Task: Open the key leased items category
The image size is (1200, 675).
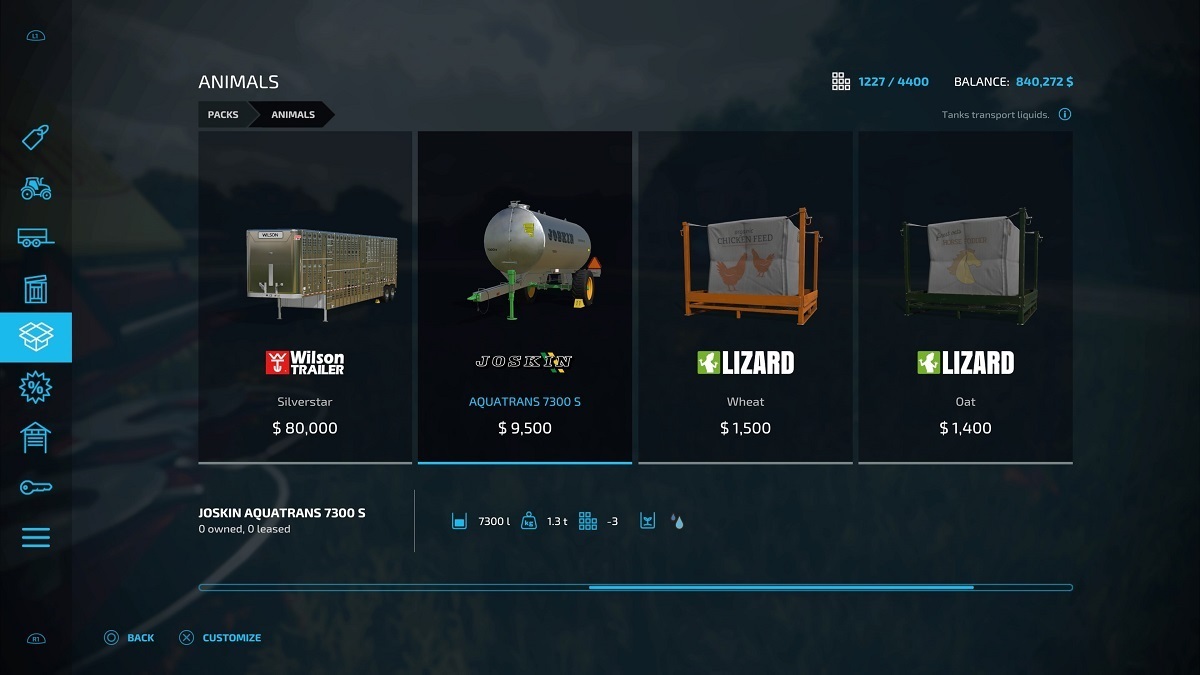Action: coord(35,488)
